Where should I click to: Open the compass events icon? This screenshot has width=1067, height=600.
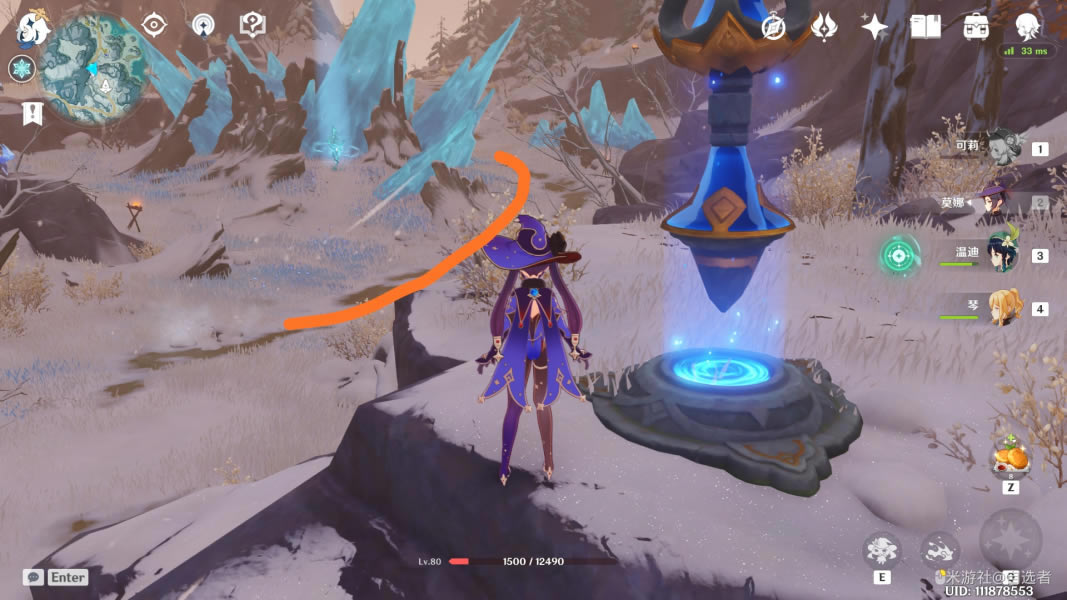(x=773, y=27)
